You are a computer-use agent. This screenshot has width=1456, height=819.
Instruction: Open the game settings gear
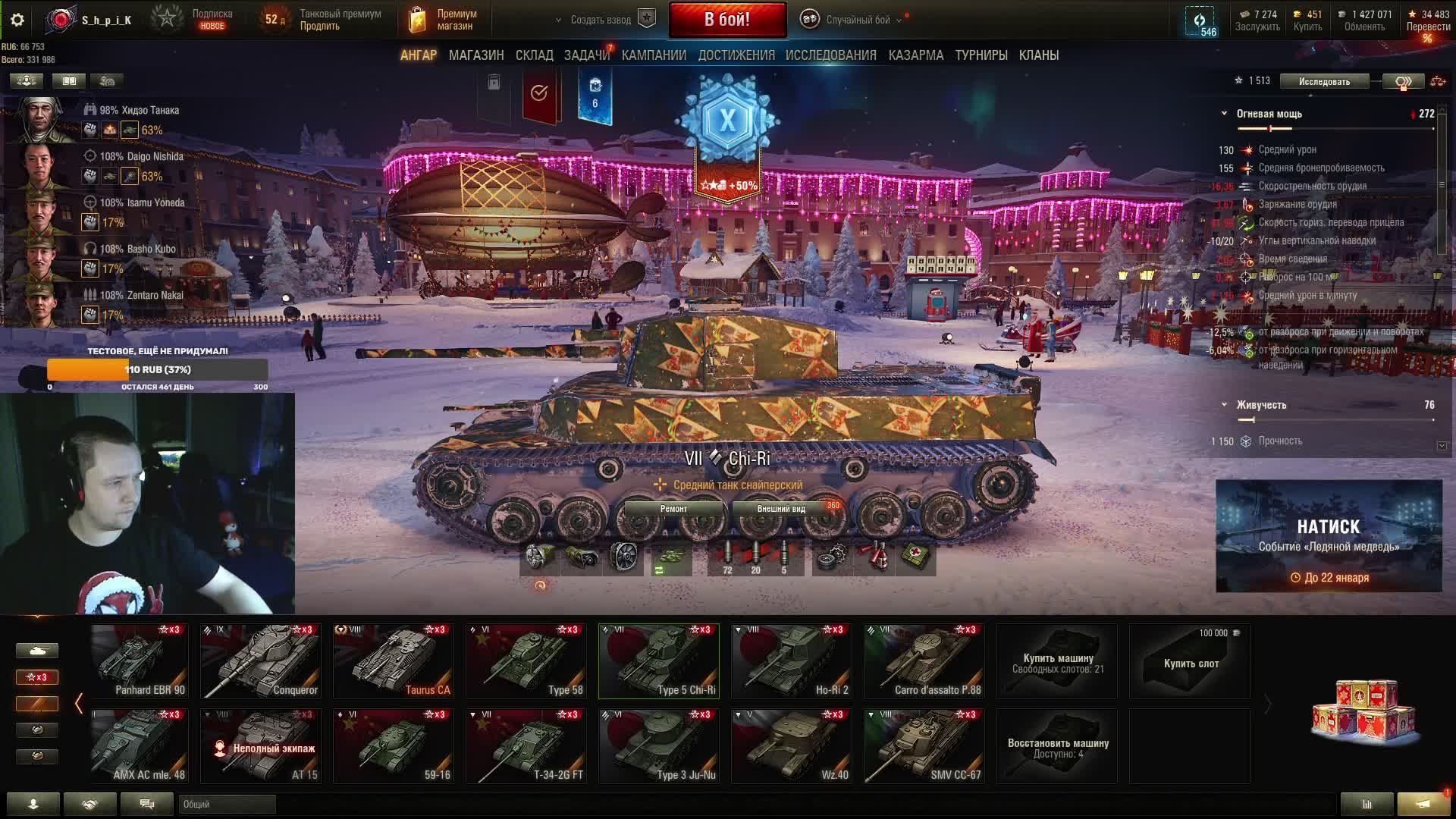coord(17,20)
